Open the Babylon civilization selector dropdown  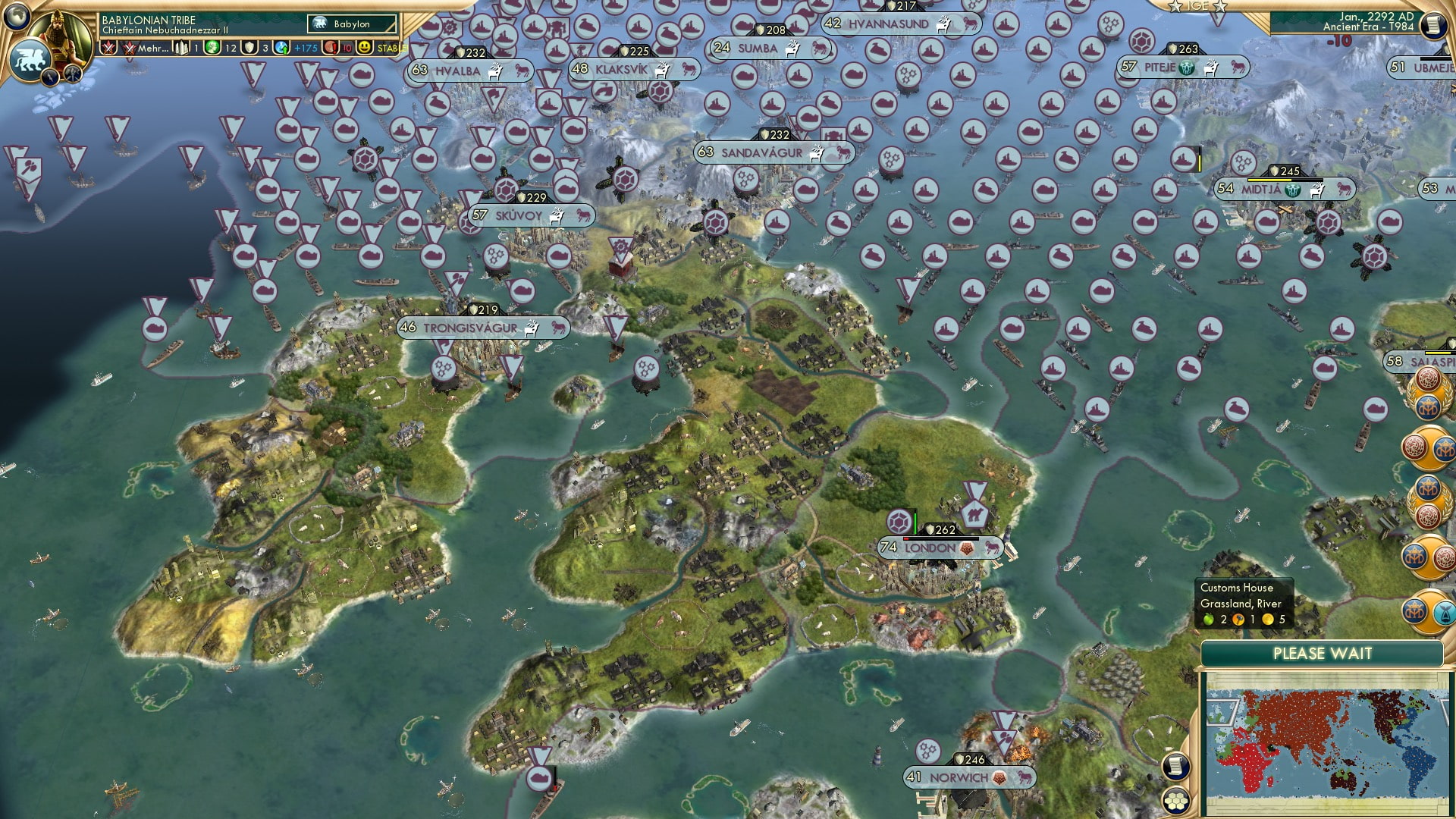pos(353,24)
